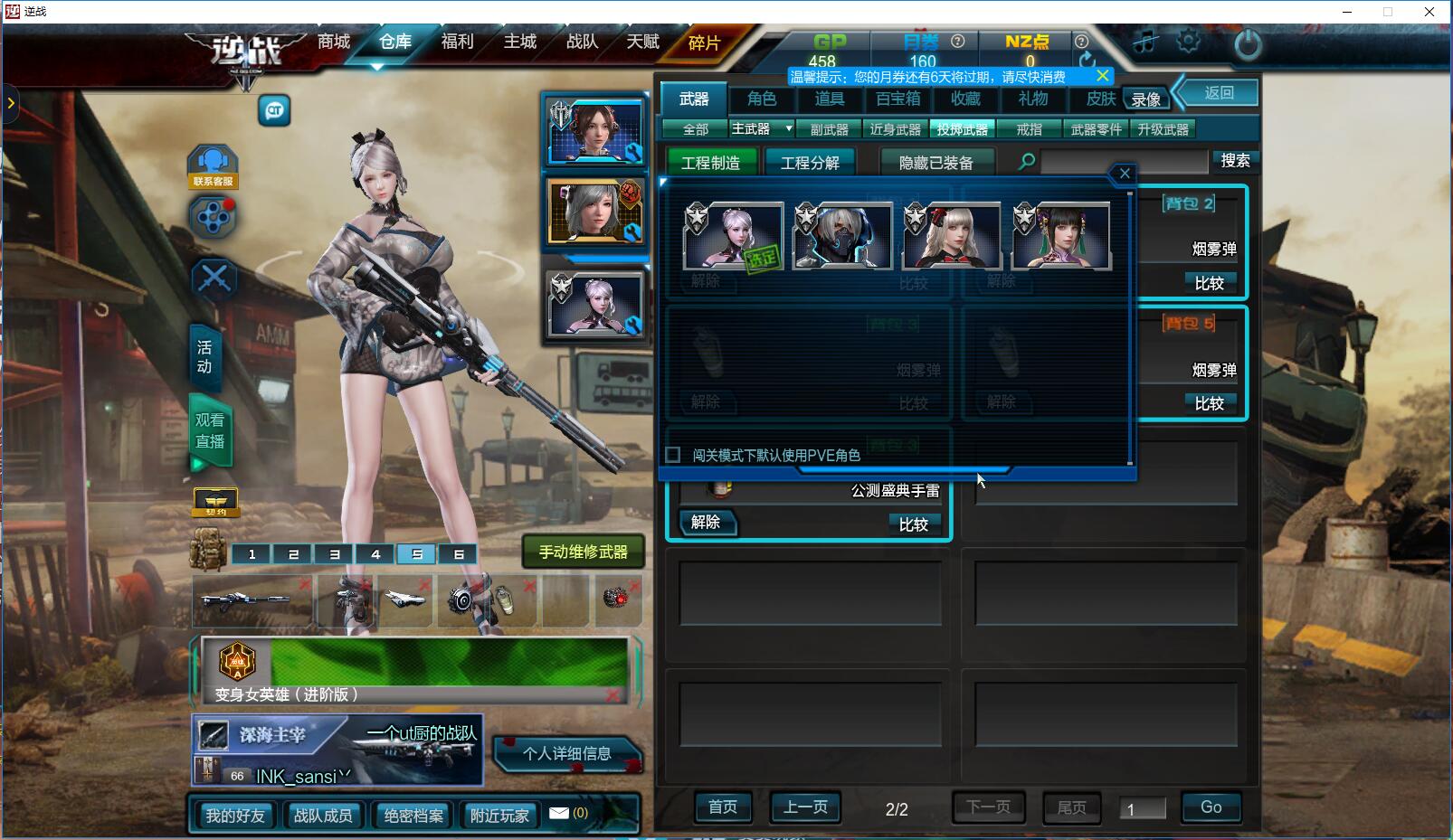Image resolution: width=1453 pixels, height=840 pixels.
Task: Open the 我的好友 friends list
Action: pos(234,816)
